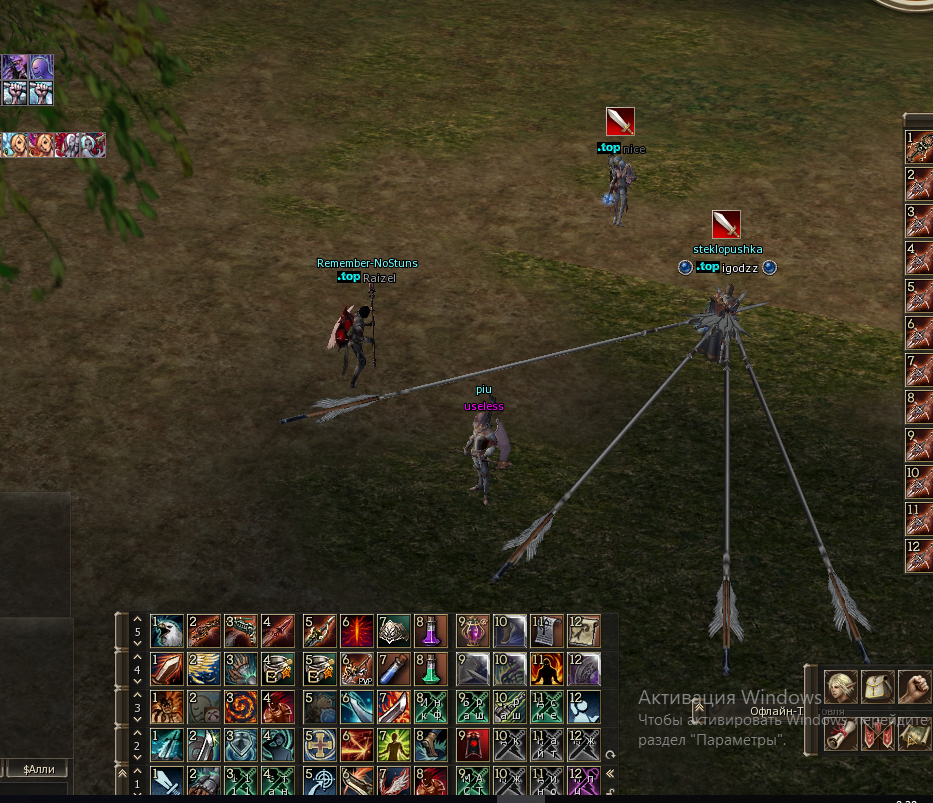Click the red sword icon above steklopushka
This screenshot has height=803, width=933.
point(726,224)
